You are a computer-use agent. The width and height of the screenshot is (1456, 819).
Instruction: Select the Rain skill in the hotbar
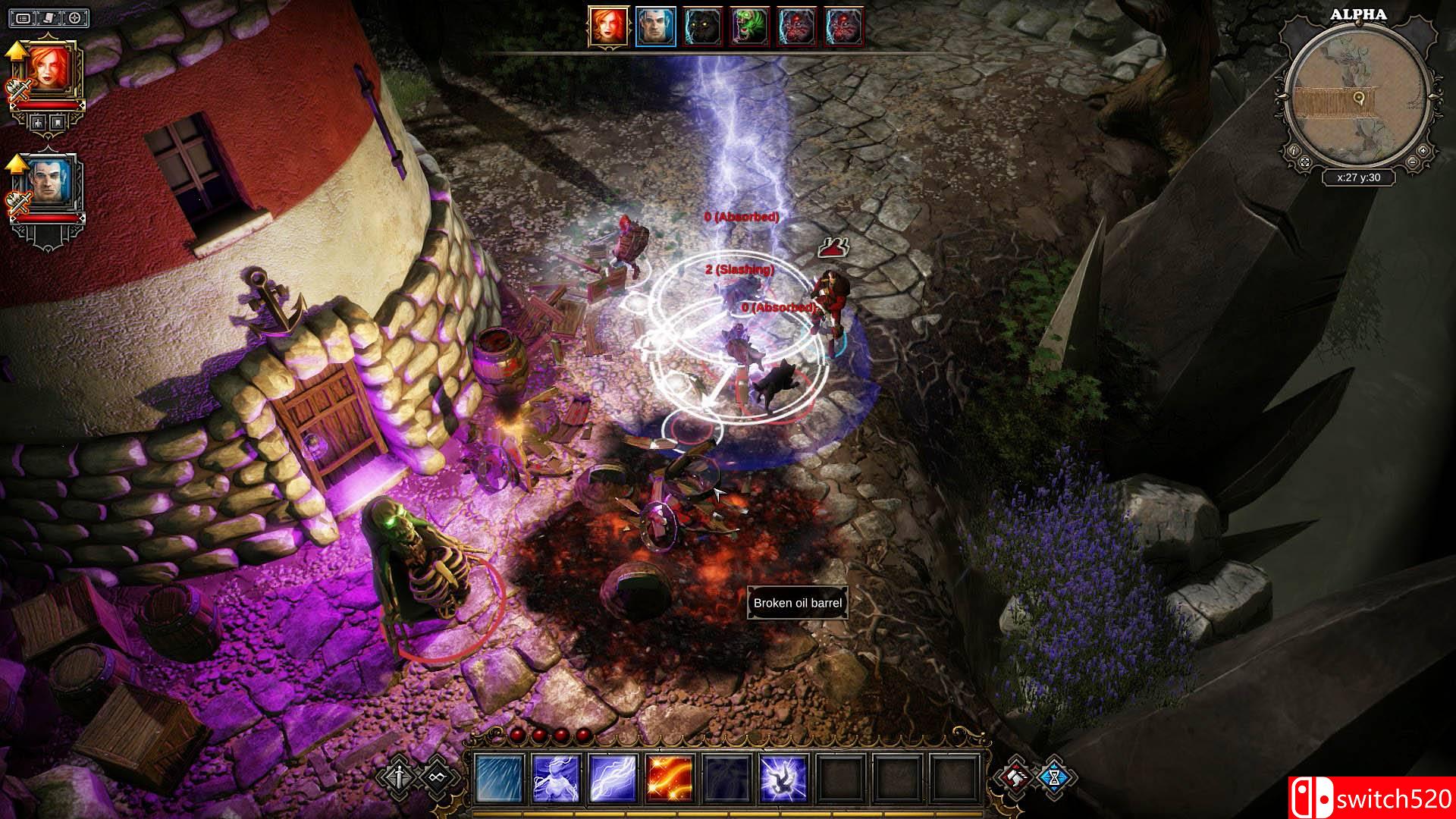(497, 777)
